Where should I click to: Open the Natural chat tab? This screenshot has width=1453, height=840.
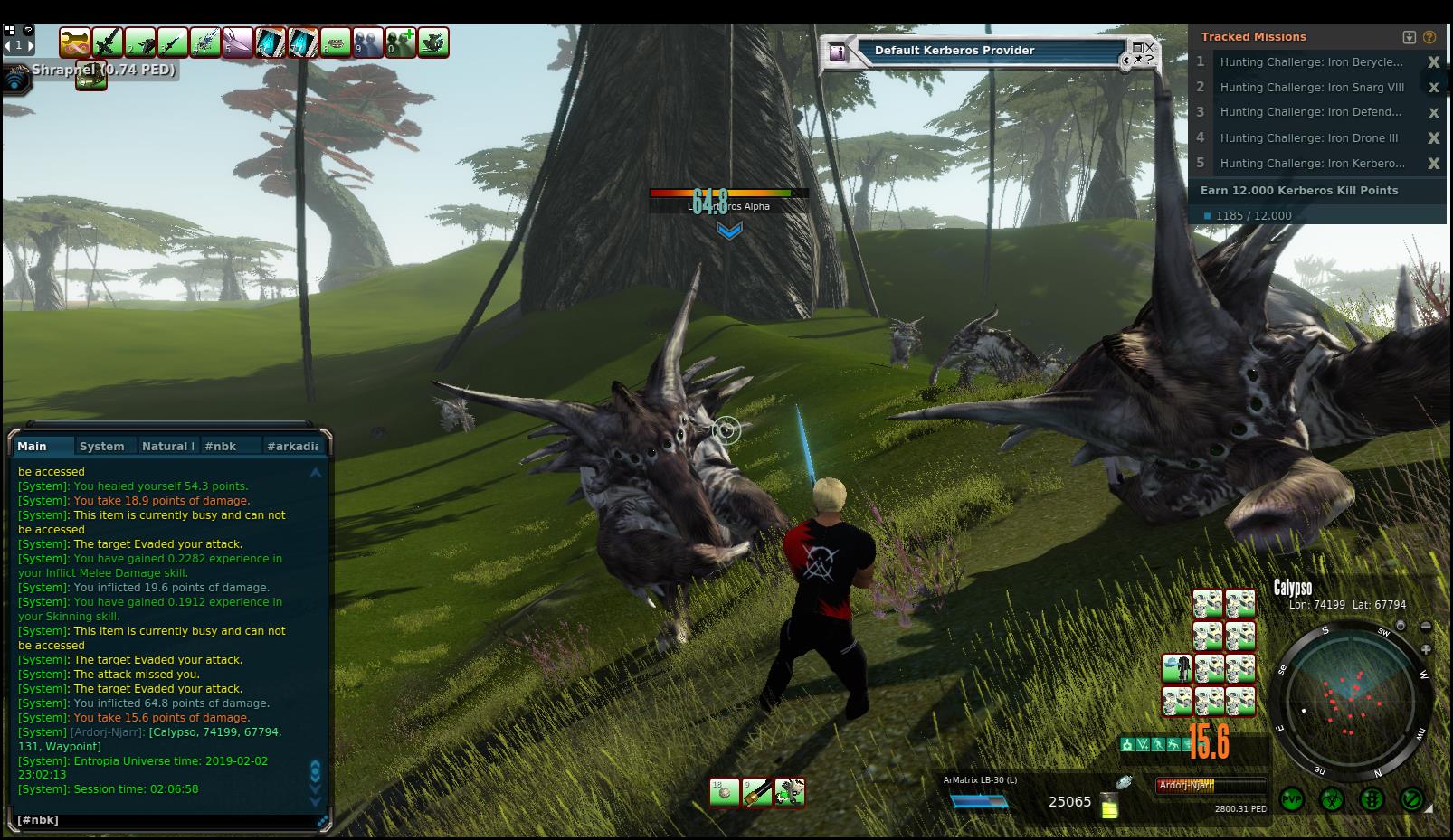(167, 446)
